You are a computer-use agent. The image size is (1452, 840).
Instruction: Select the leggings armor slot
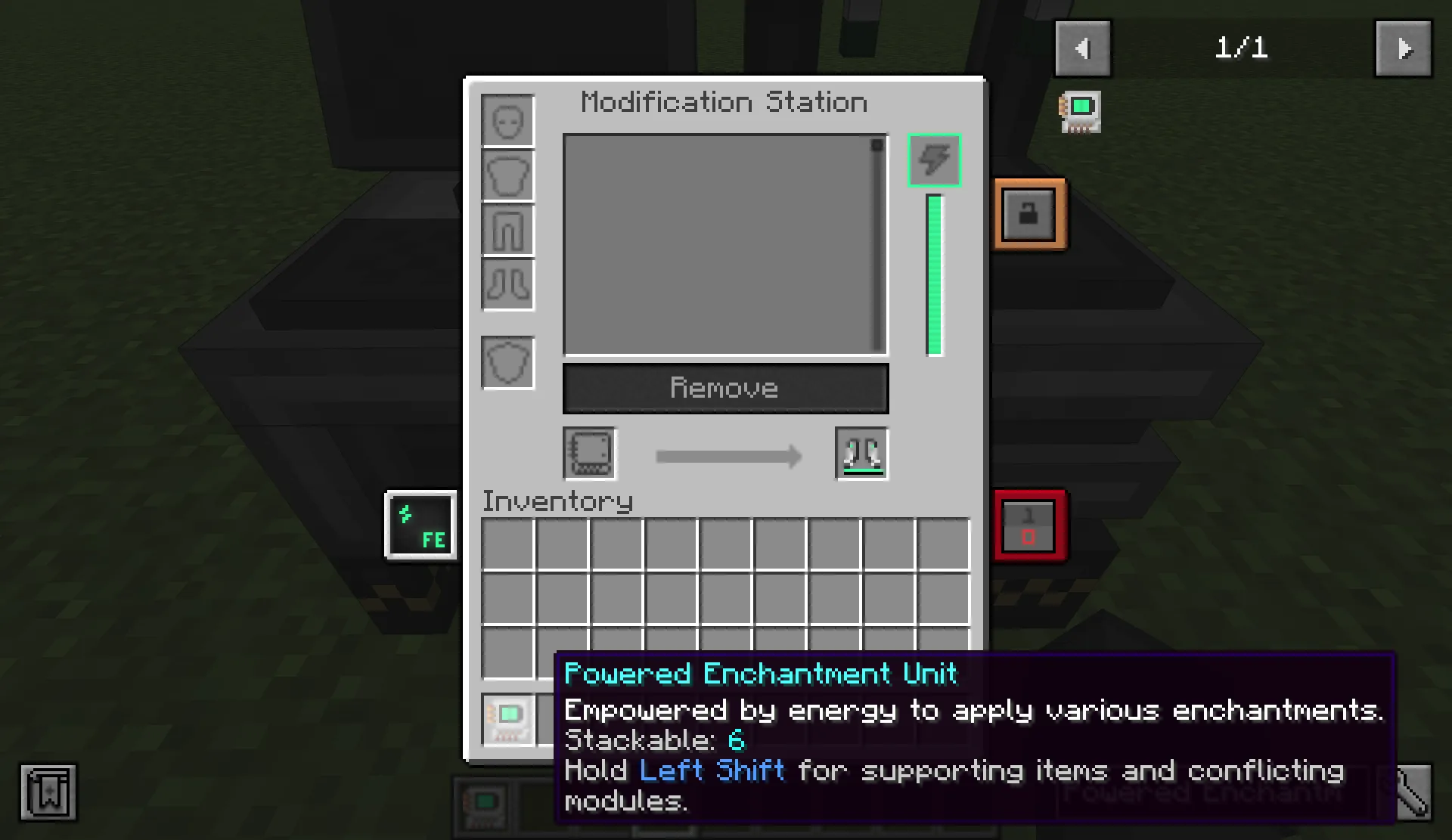coord(507,231)
